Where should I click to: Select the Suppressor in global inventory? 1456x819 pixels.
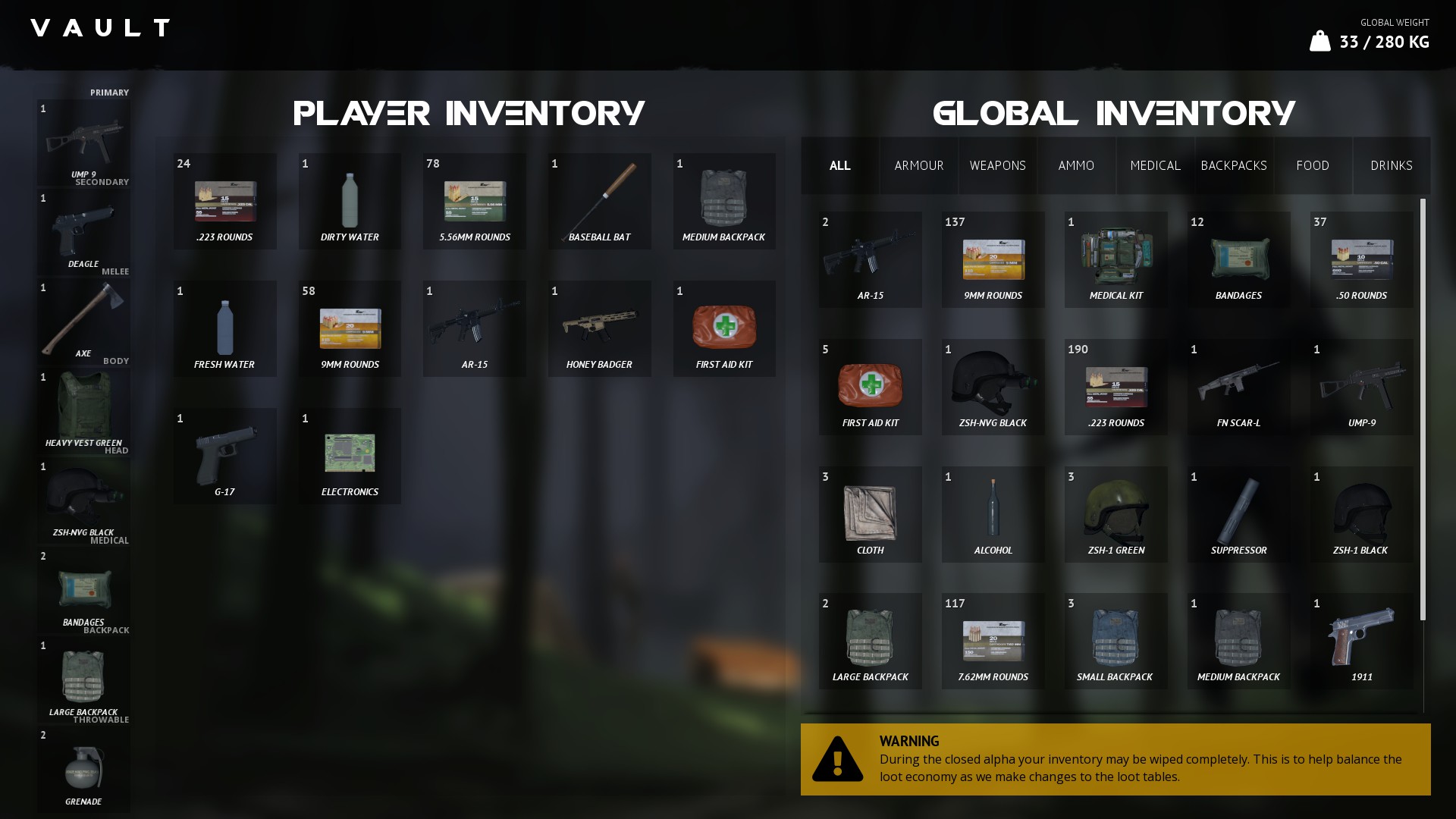tap(1238, 514)
